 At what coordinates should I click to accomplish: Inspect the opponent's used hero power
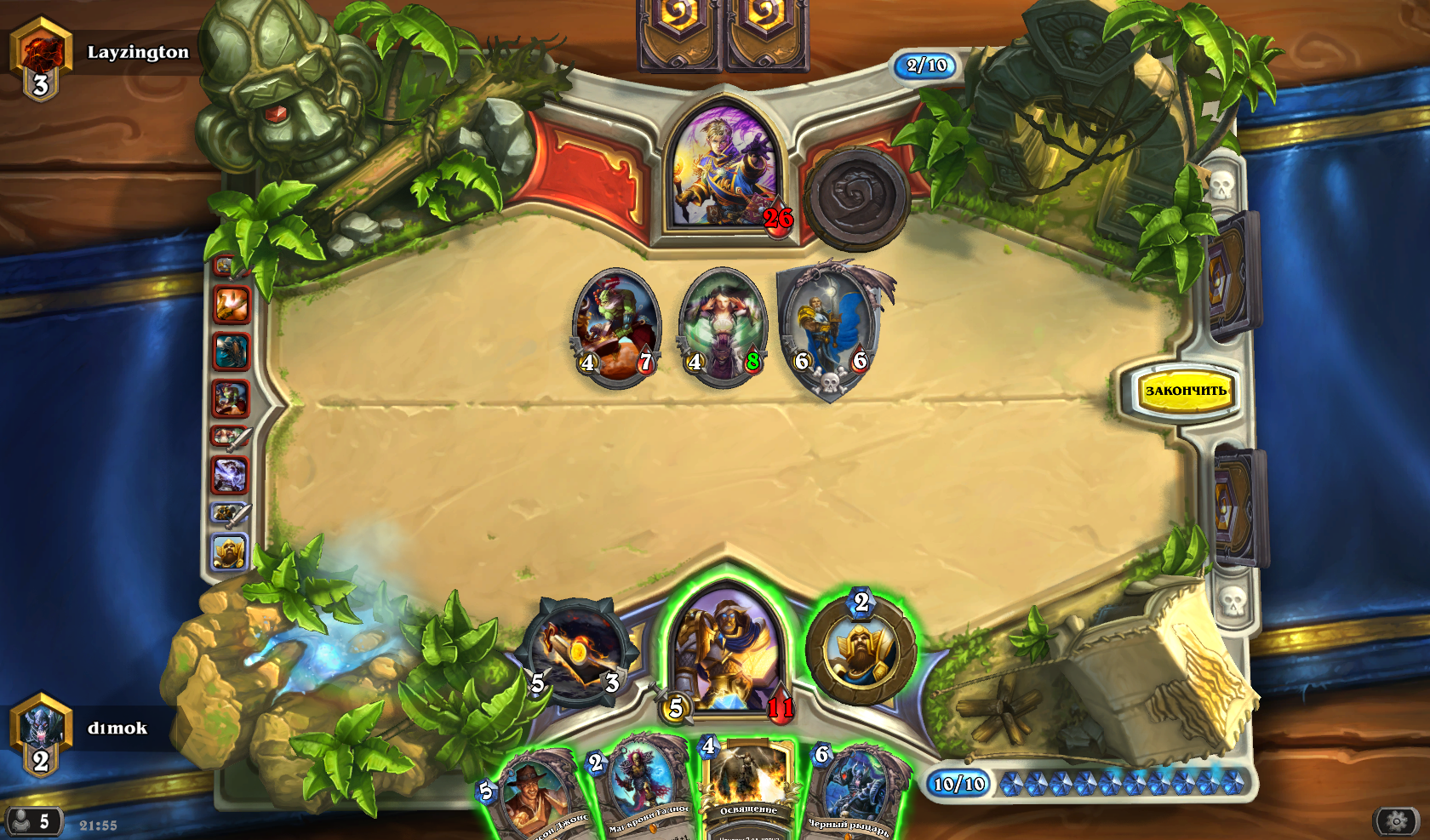(856, 197)
